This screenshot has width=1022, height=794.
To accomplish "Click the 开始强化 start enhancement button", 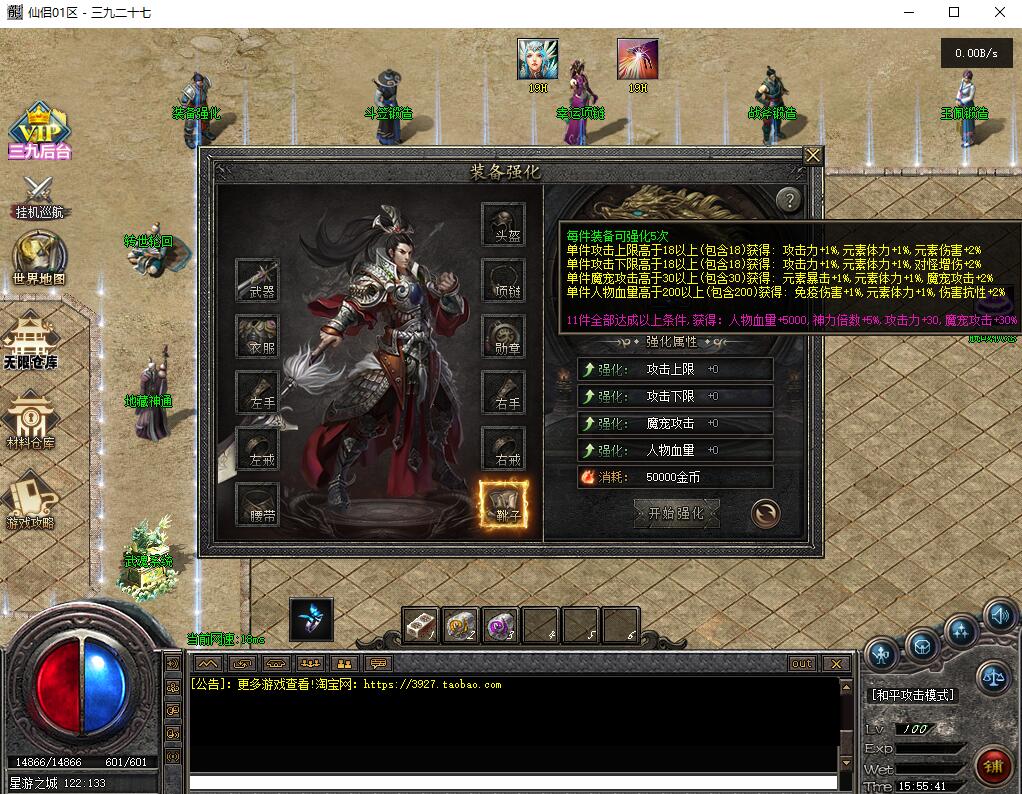I will (x=677, y=513).
